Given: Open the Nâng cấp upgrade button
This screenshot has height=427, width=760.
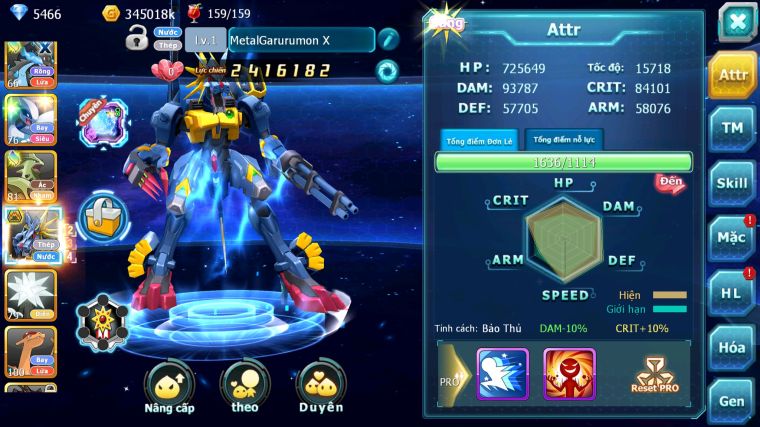Looking at the screenshot, I should tap(169, 387).
